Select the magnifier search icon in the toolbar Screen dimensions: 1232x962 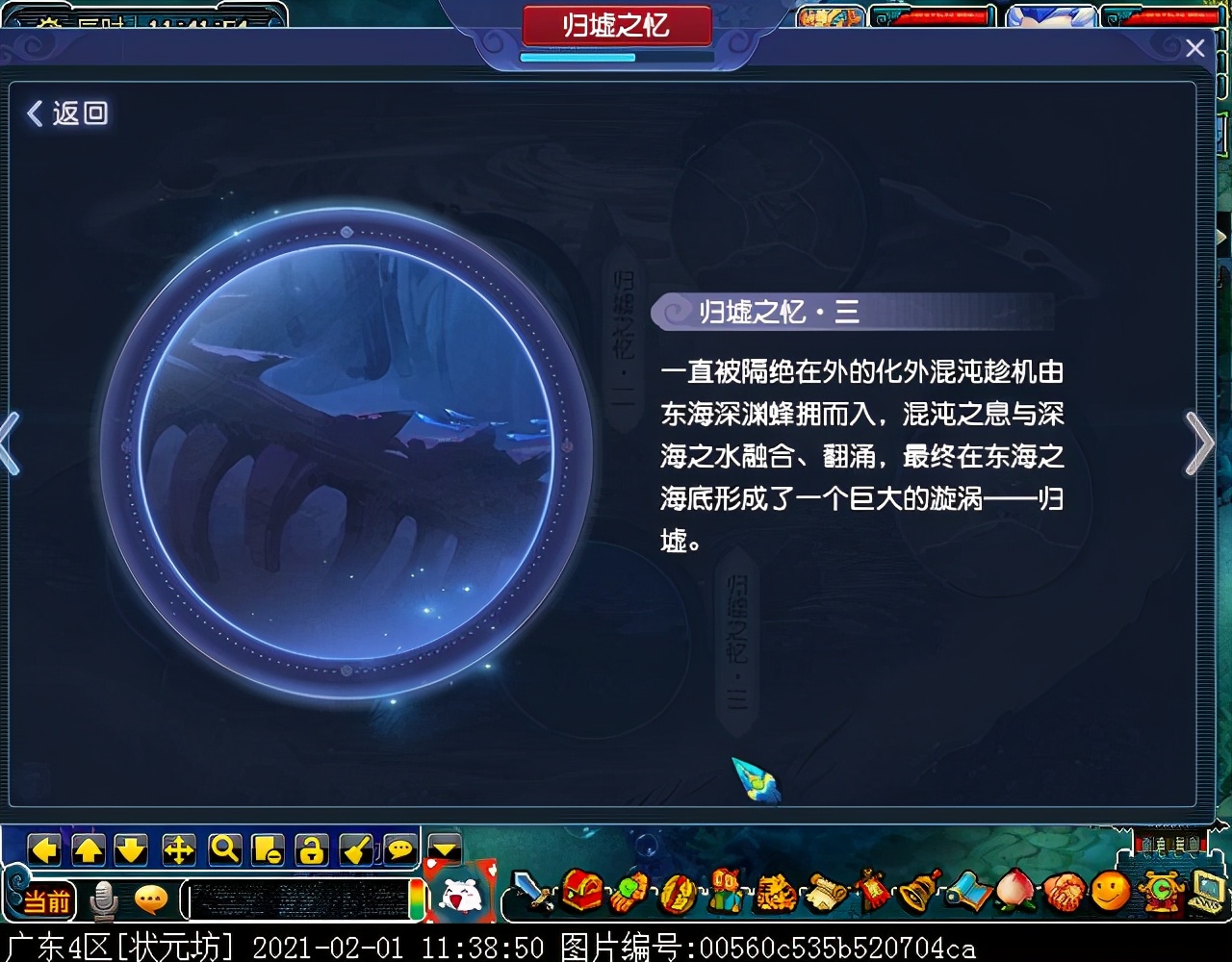point(223,850)
